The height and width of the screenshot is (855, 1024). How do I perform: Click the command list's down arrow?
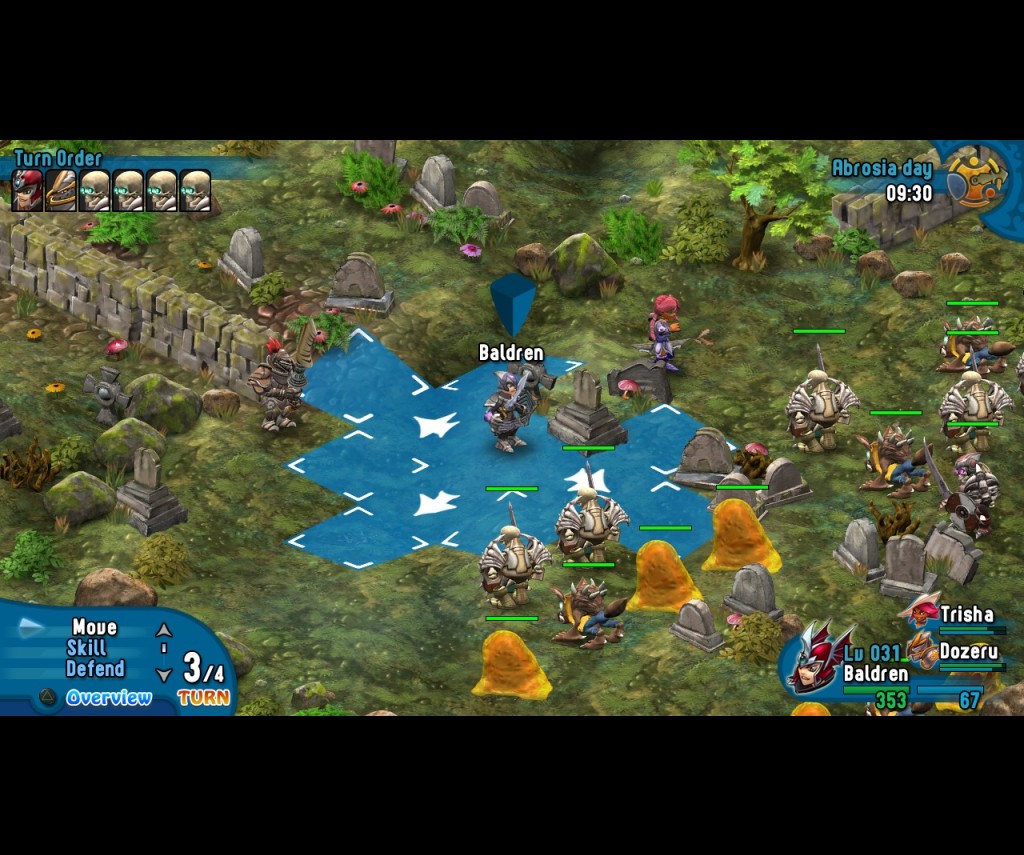coord(164,675)
